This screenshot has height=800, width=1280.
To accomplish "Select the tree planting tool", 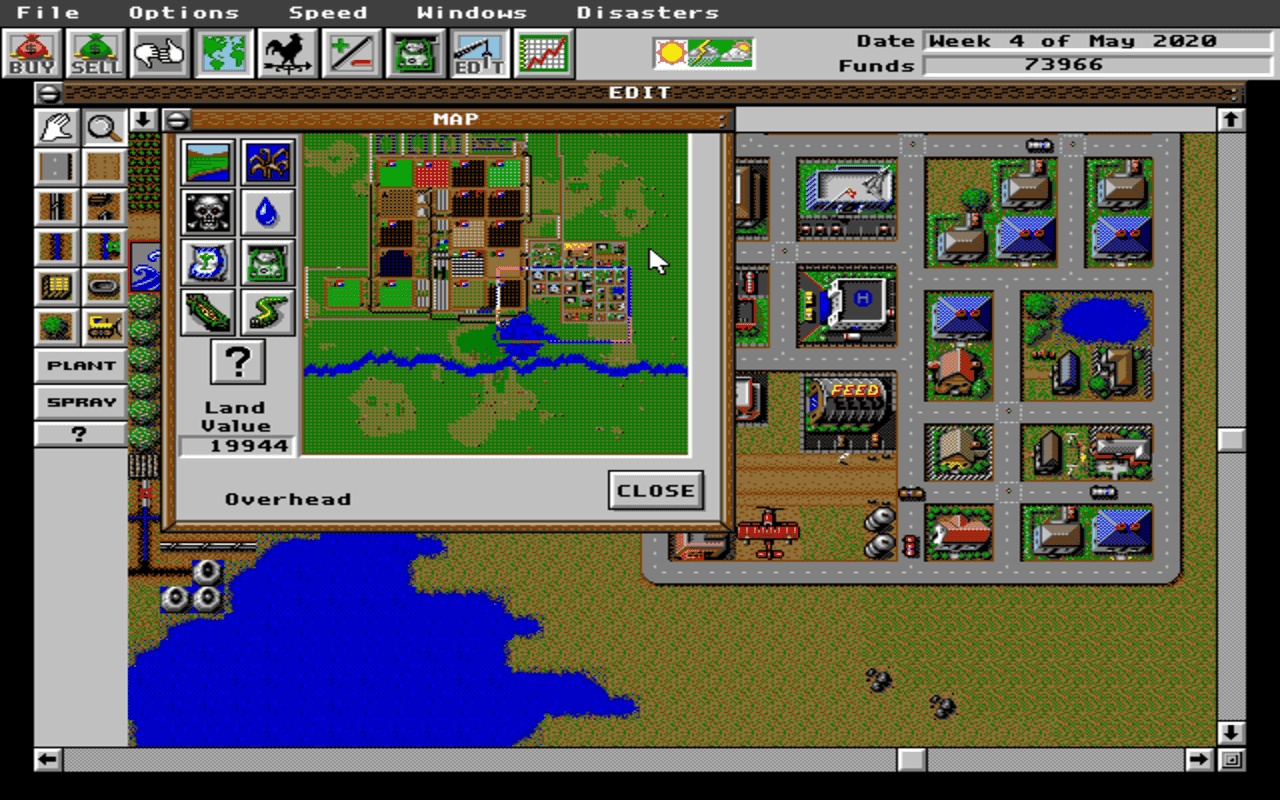I will coord(56,327).
